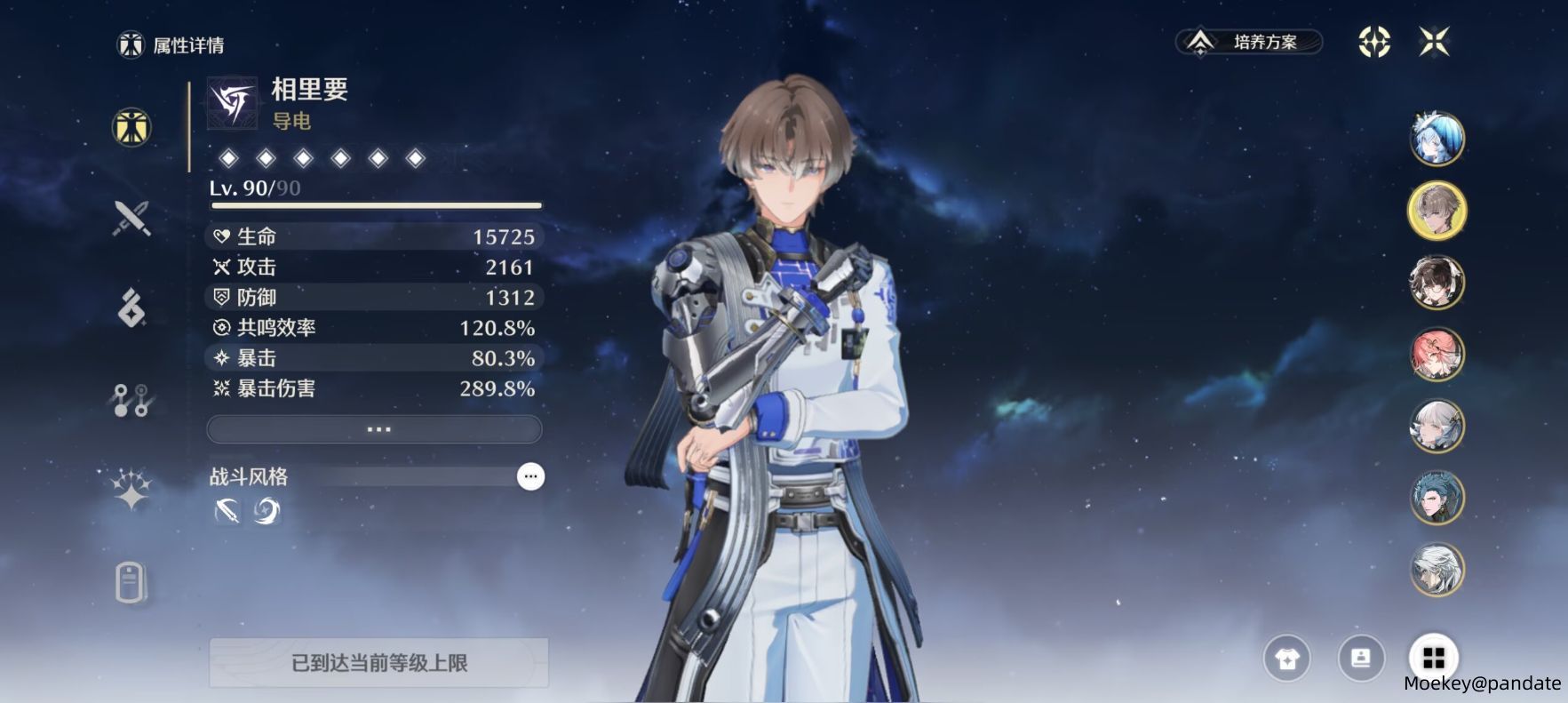Select the blue-haired character portrait
This screenshot has width=1568, height=703.
(x=1437, y=139)
